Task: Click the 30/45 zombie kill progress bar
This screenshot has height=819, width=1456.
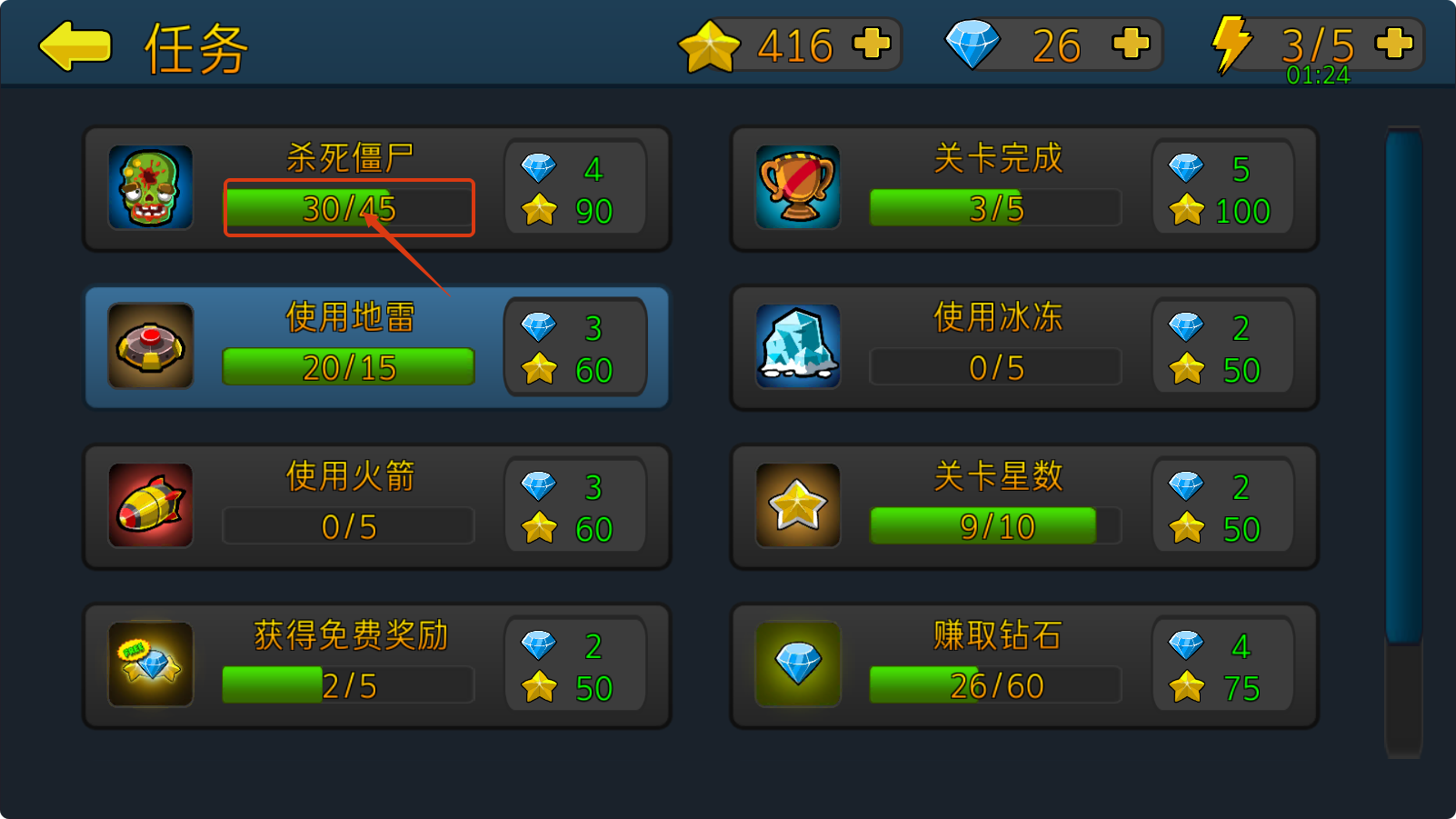Action: point(348,207)
